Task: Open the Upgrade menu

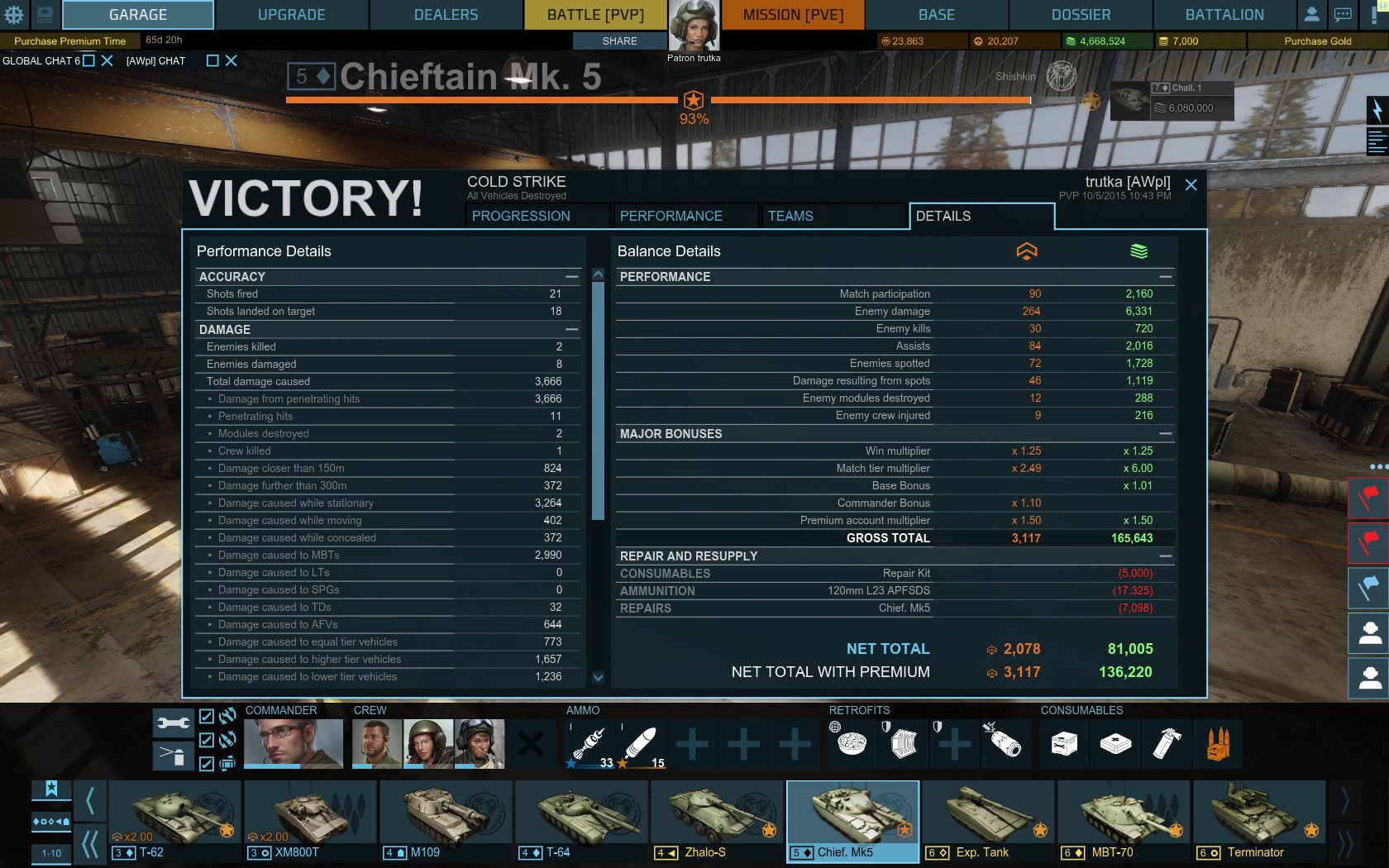Action: click(x=291, y=15)
